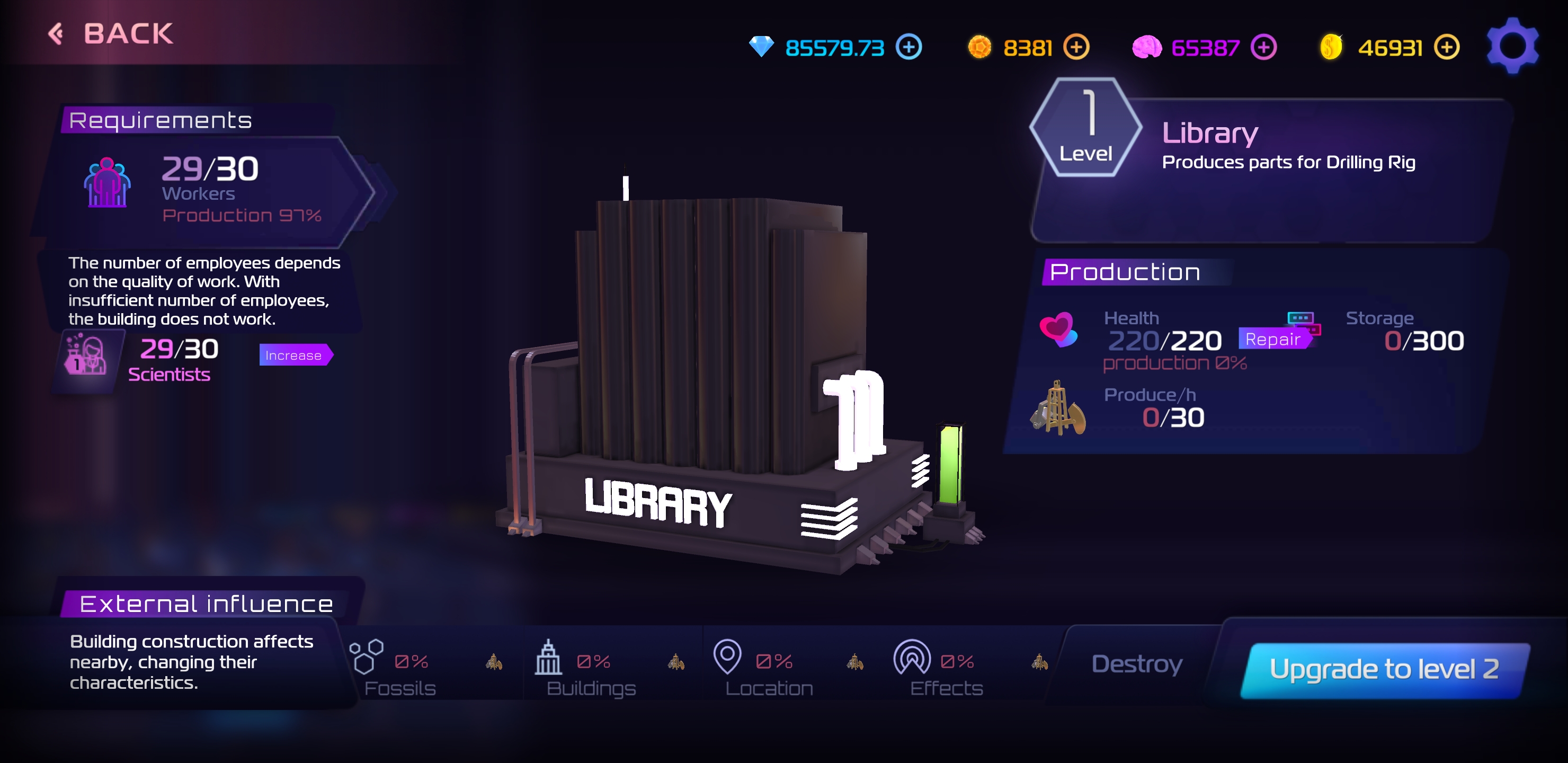Image resolution: width=1568 pixels, height=763 pixels.
Task: Add more gold coins with plus button
Action: [x=1446, y=48]
